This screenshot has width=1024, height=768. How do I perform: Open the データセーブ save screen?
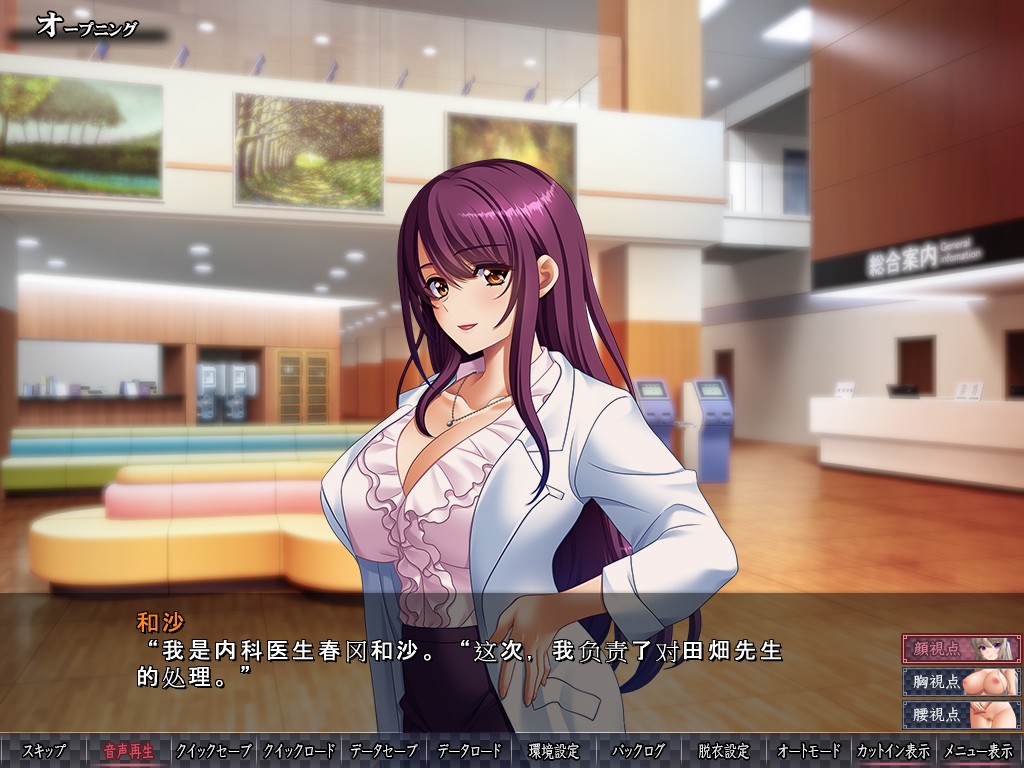tap(384, 751)
